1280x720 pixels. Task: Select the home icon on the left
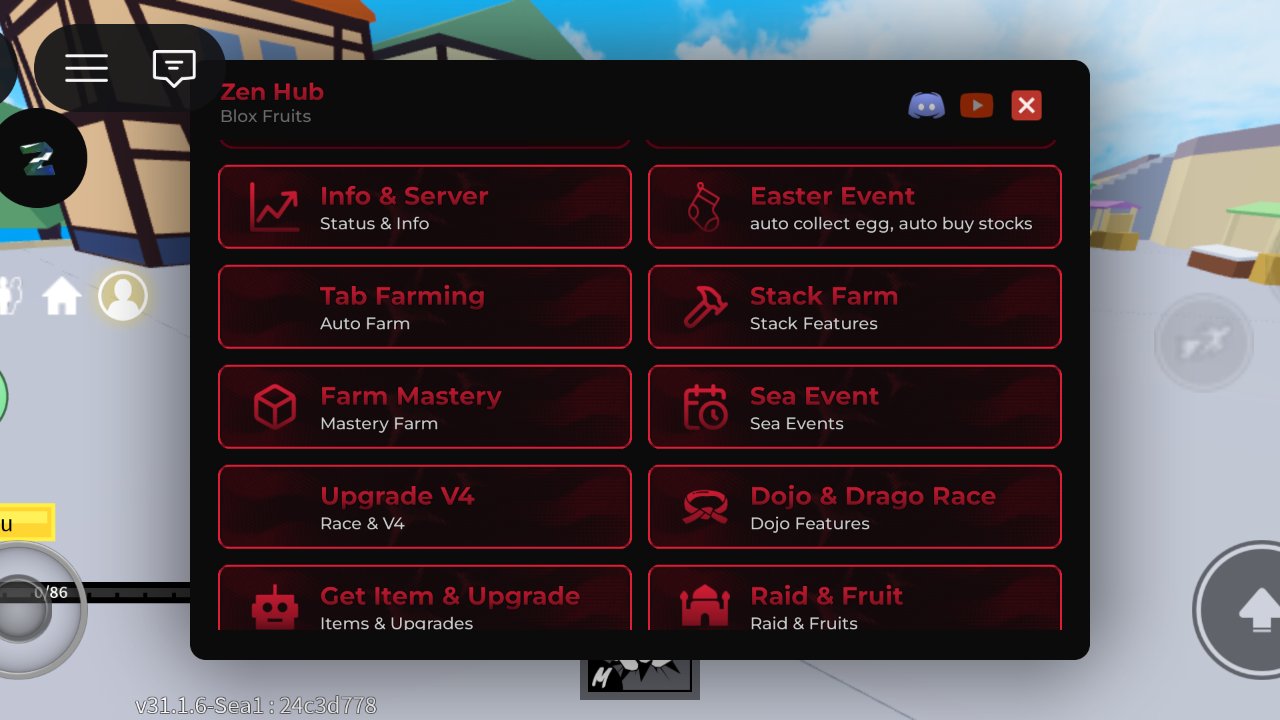[x=63, y=295]
